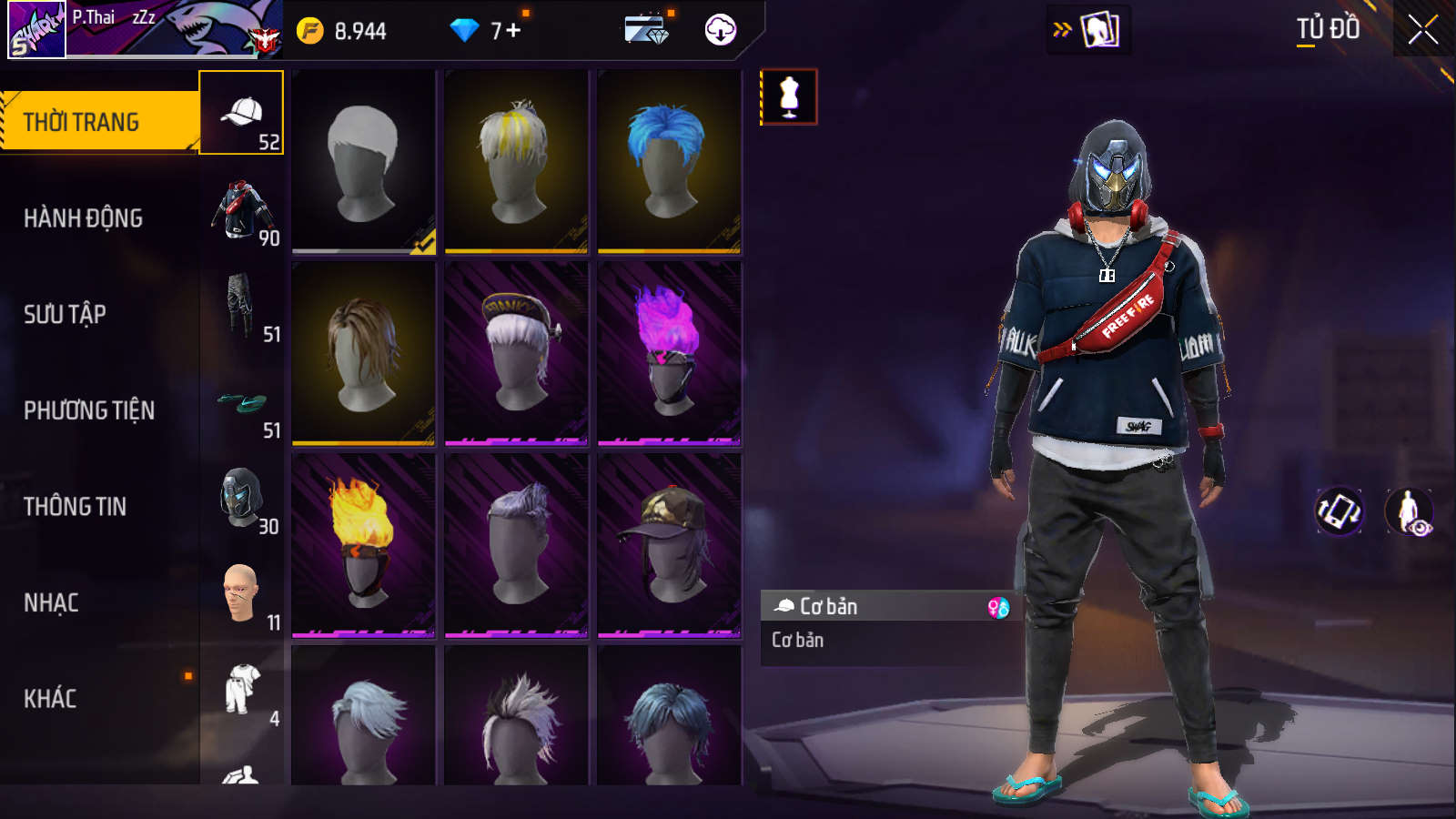Select the white cap headwear subcategory
1456x819 pixels.
click(241, 113)
